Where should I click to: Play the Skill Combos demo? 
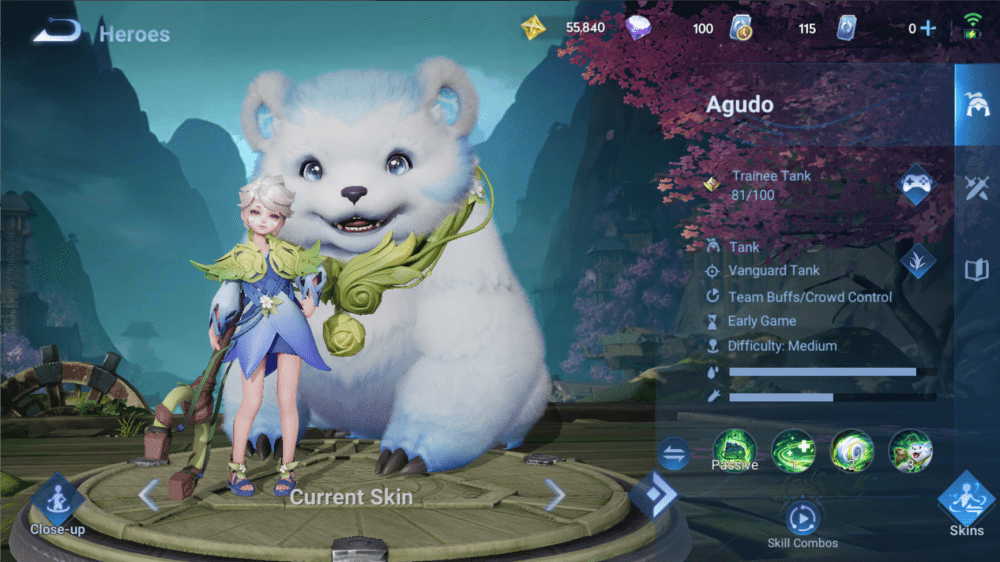tap(802, 518)
